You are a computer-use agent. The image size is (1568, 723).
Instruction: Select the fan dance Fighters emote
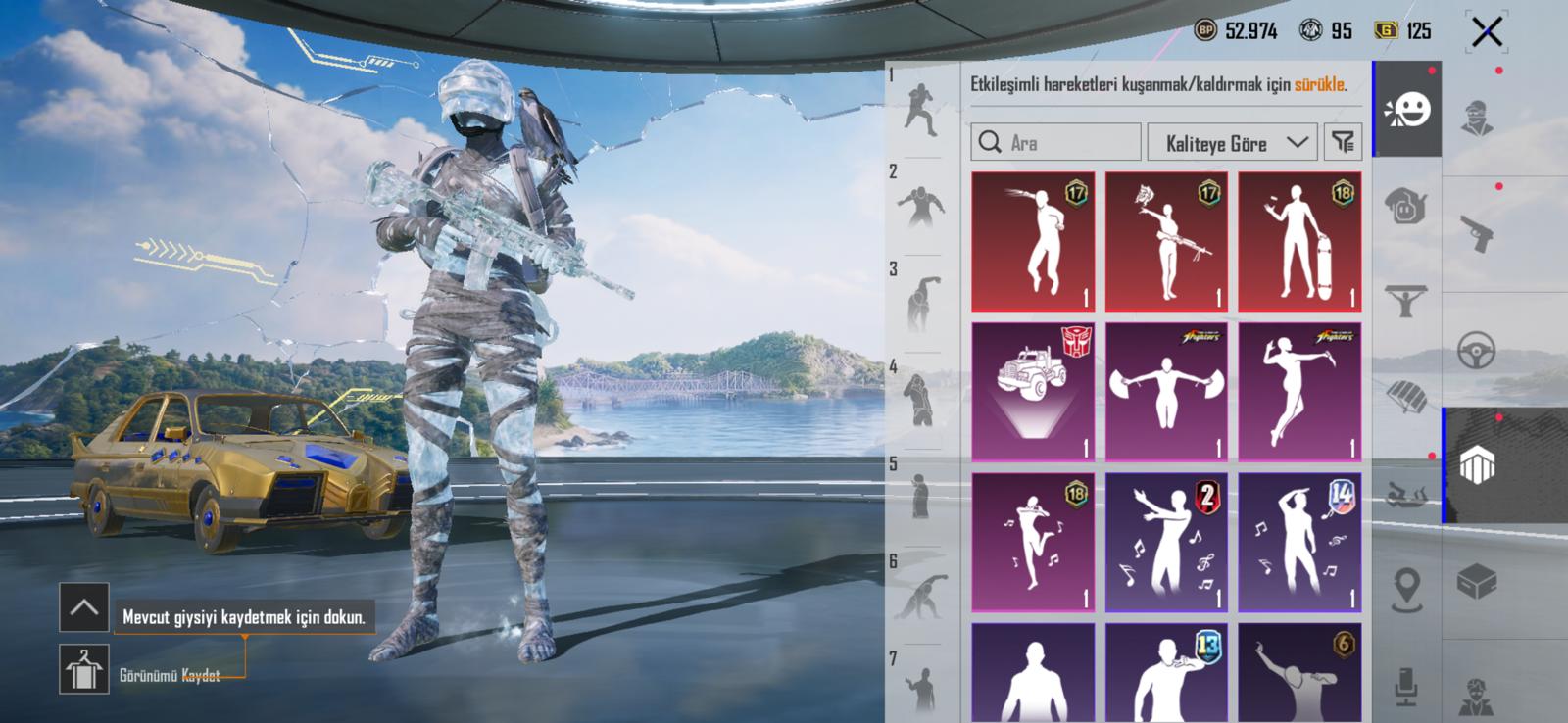pyautogui.click(x=1166, y=392)
